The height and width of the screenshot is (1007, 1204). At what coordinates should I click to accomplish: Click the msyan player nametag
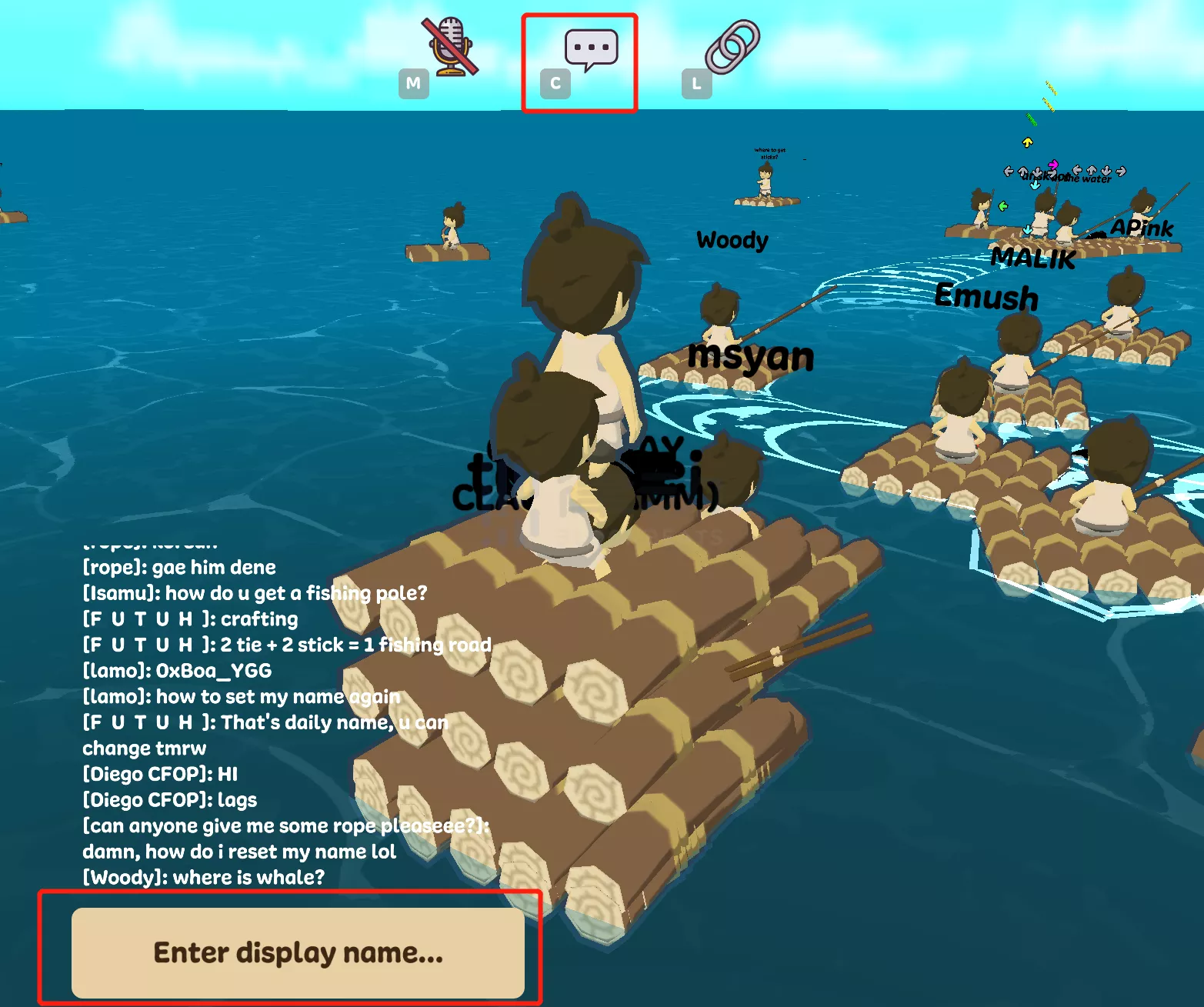click(x=752, y=355)
